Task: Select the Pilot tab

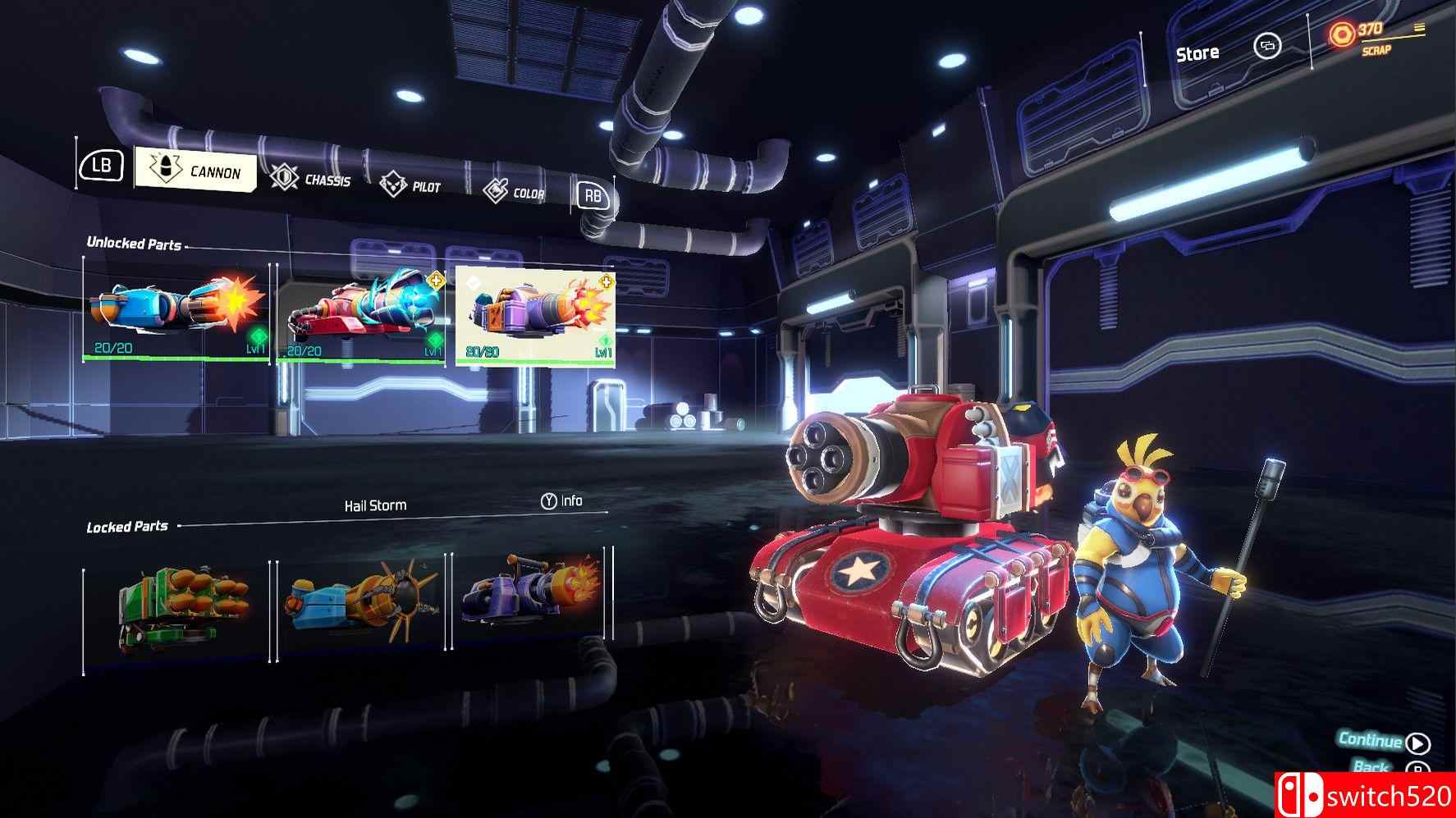Action: point(410,186)
